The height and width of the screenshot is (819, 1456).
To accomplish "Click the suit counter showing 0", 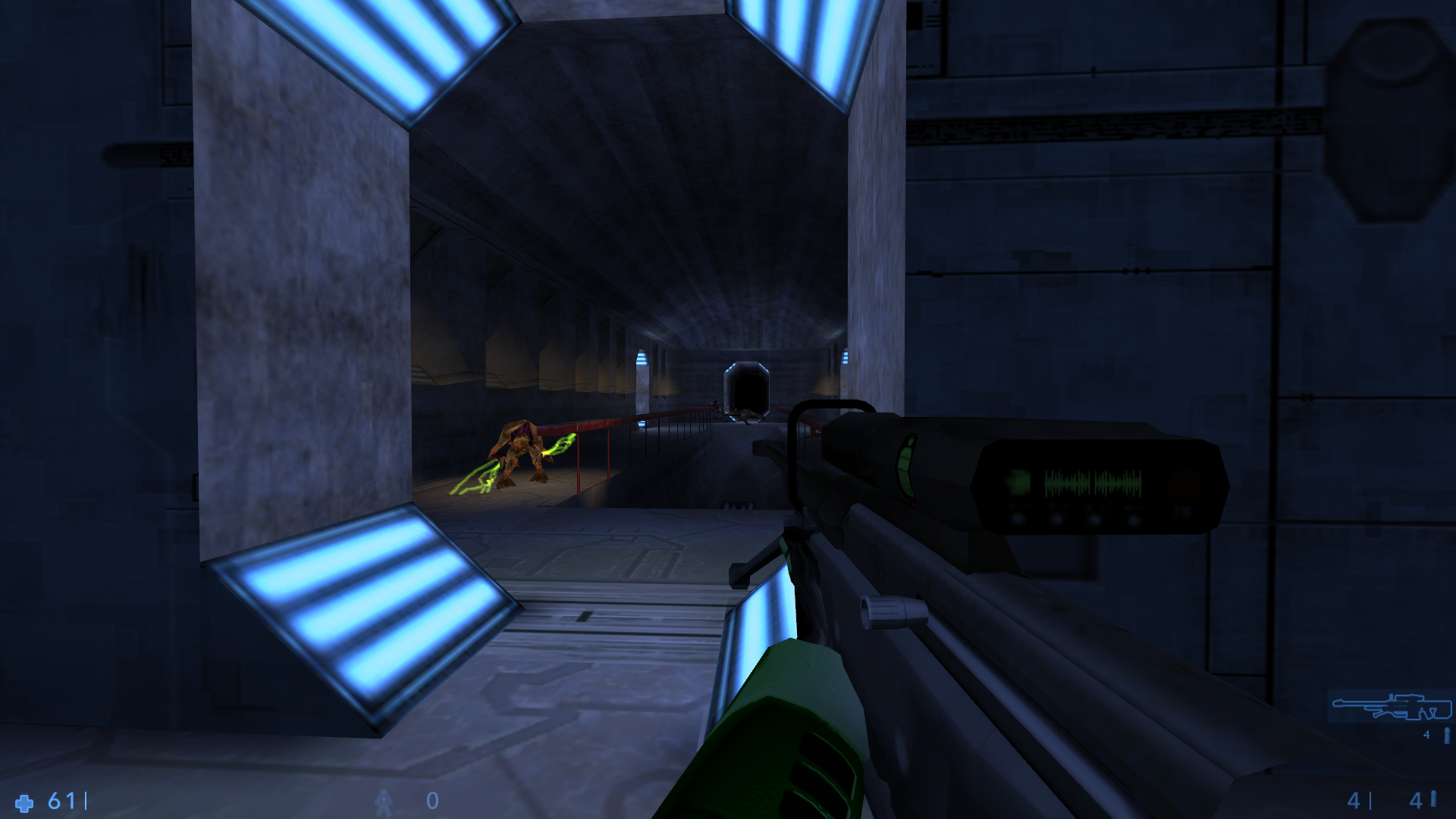I will point(433,800).
